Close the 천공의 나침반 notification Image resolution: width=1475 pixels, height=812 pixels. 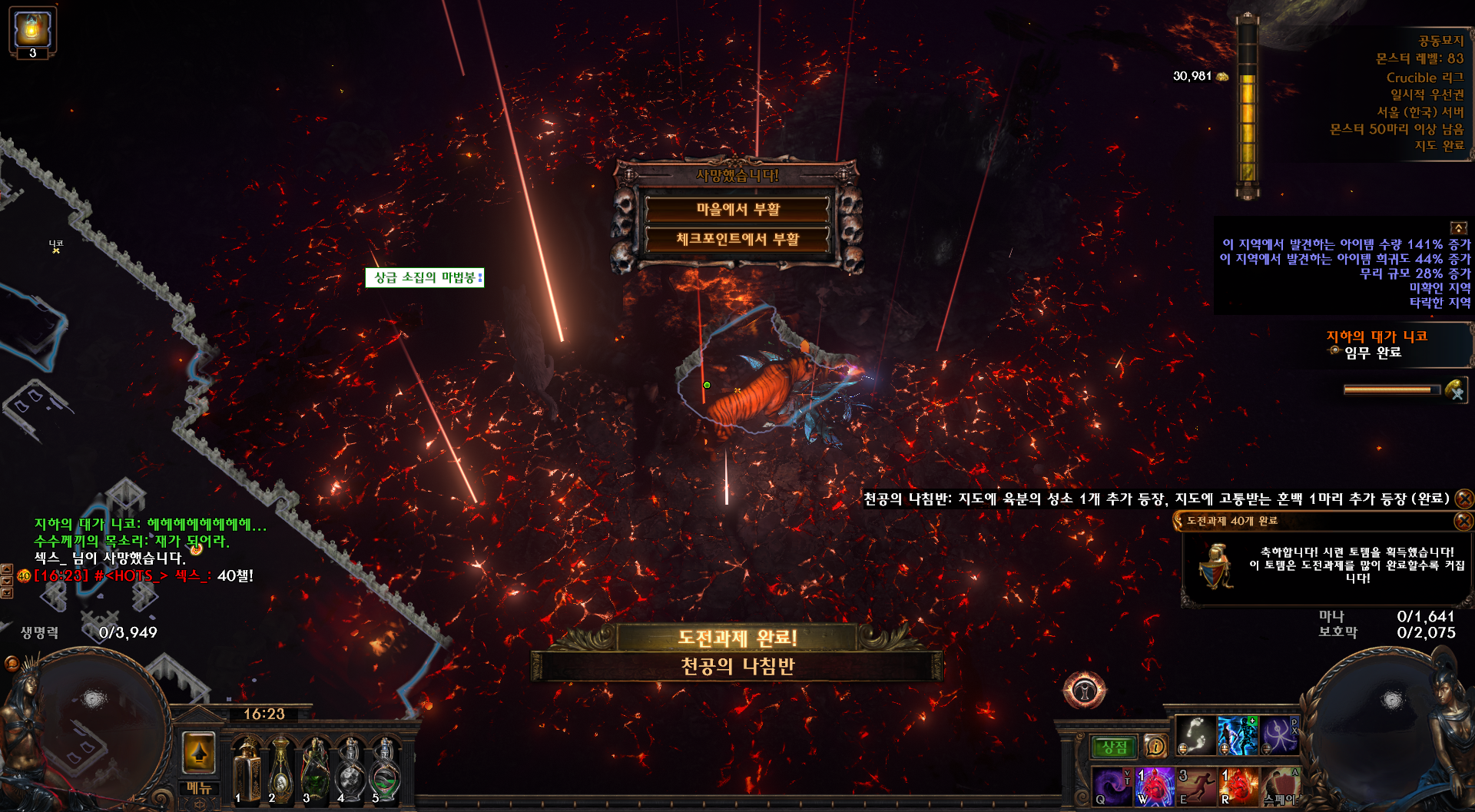pos(1464,499)
